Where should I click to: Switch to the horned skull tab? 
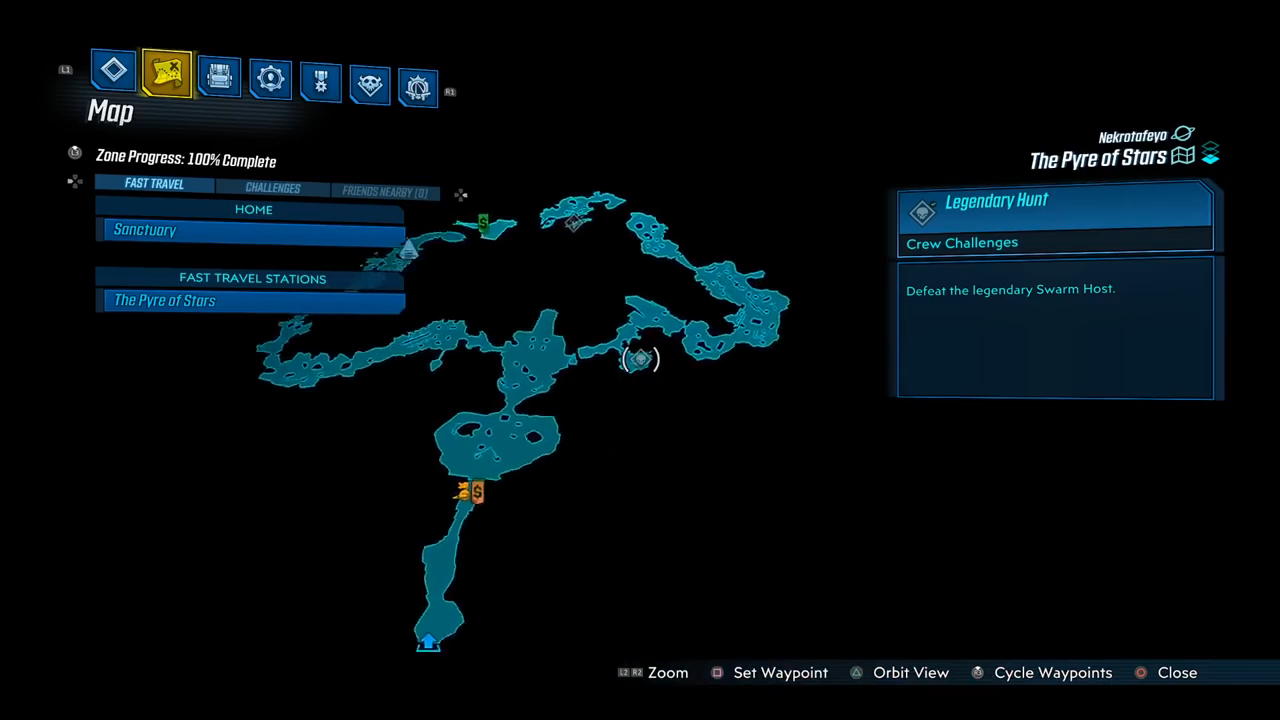[369, 85]
